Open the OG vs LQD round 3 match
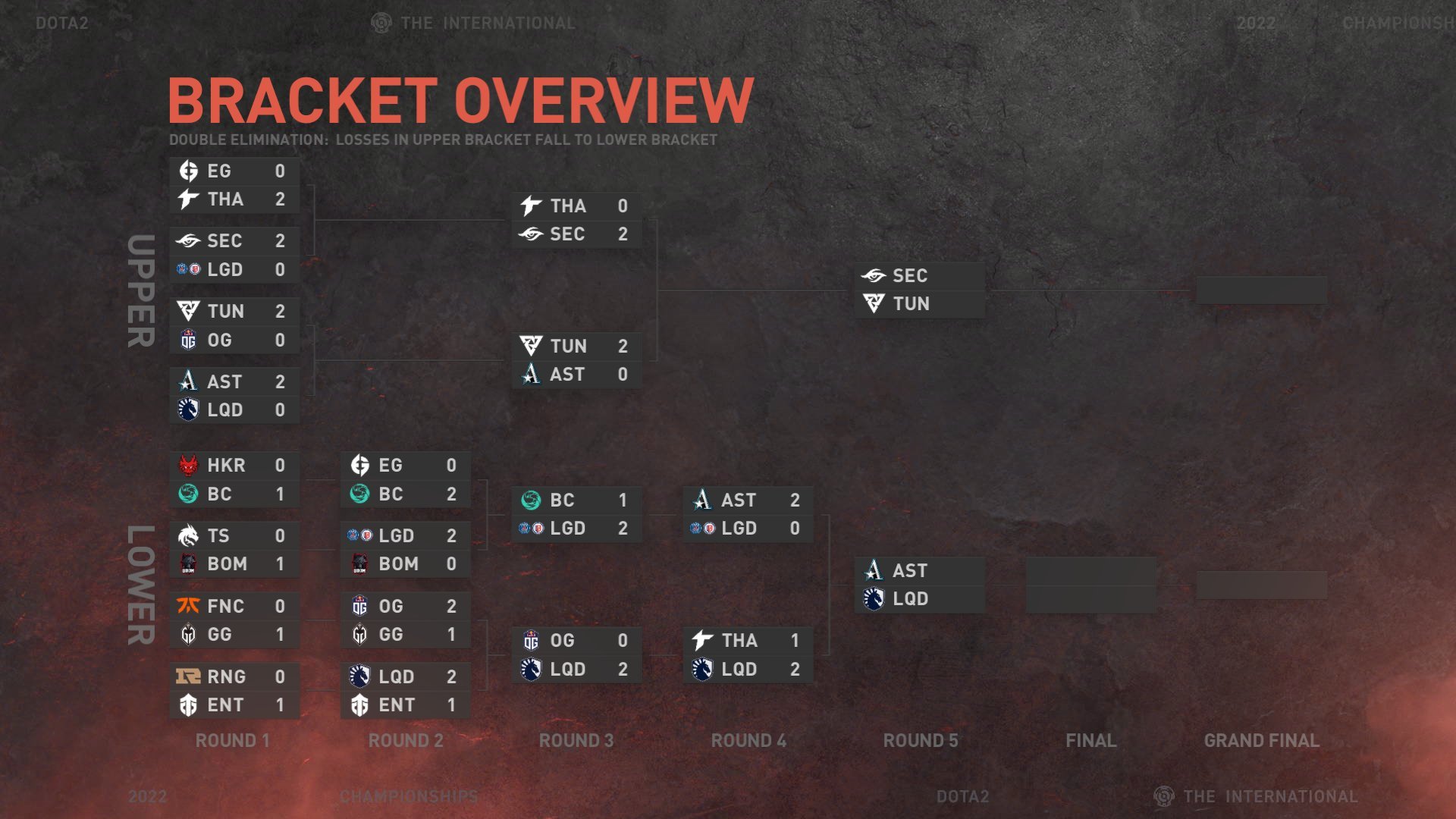This screenshot has height=819, width=1456. pyautogui.click(x=576, y=654)
